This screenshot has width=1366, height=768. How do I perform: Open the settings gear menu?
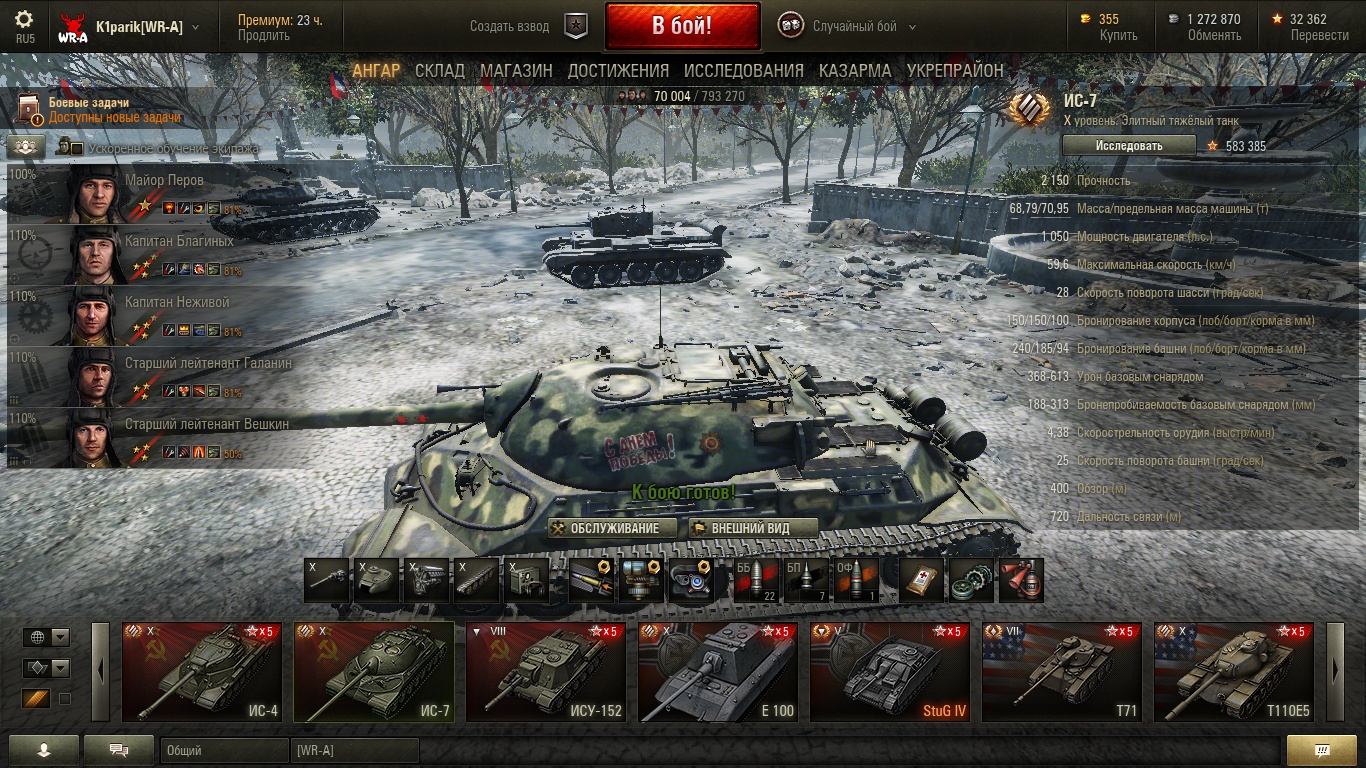(24, 20)
